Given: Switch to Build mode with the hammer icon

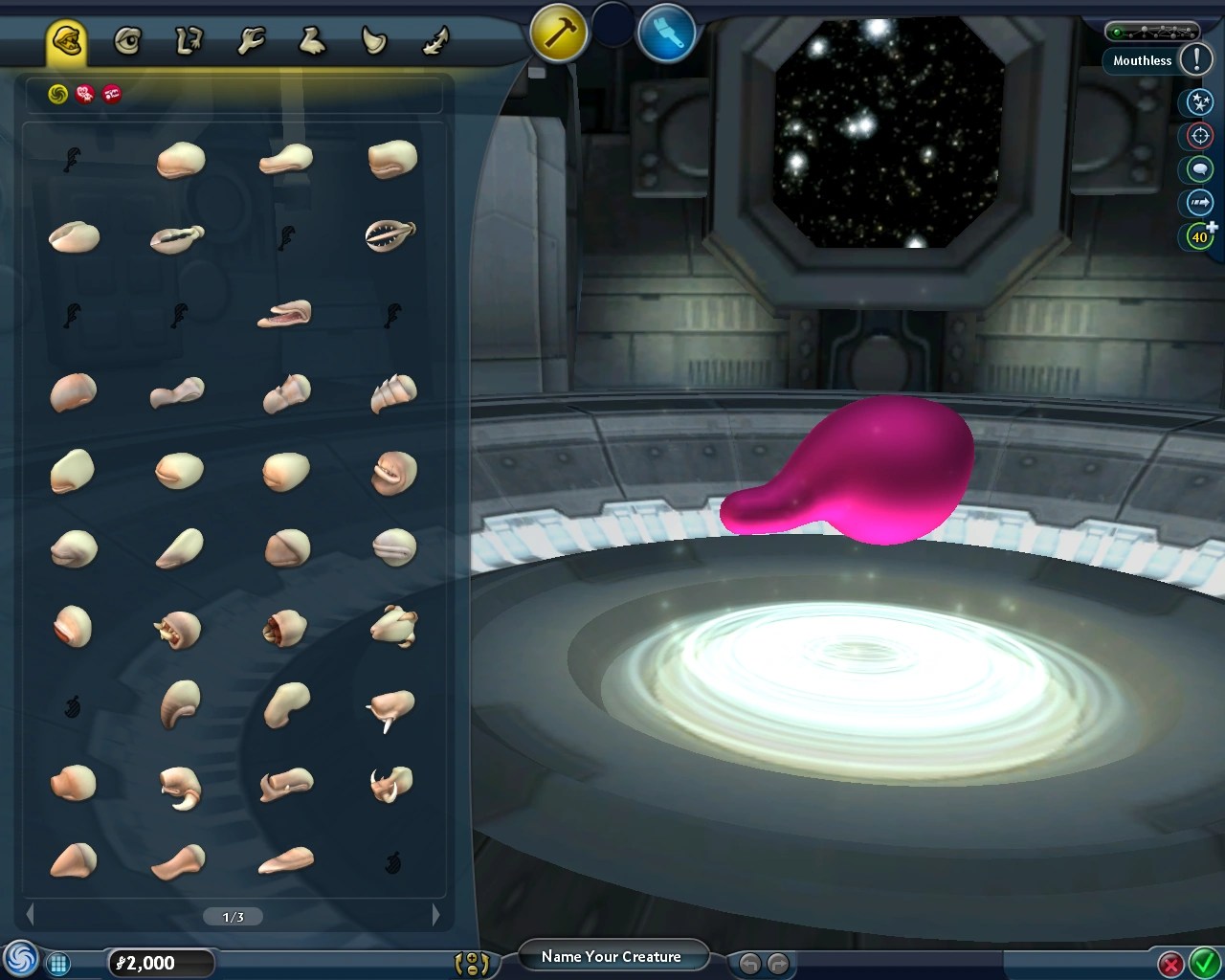Looking at the screenshot, I should [558, 32].
